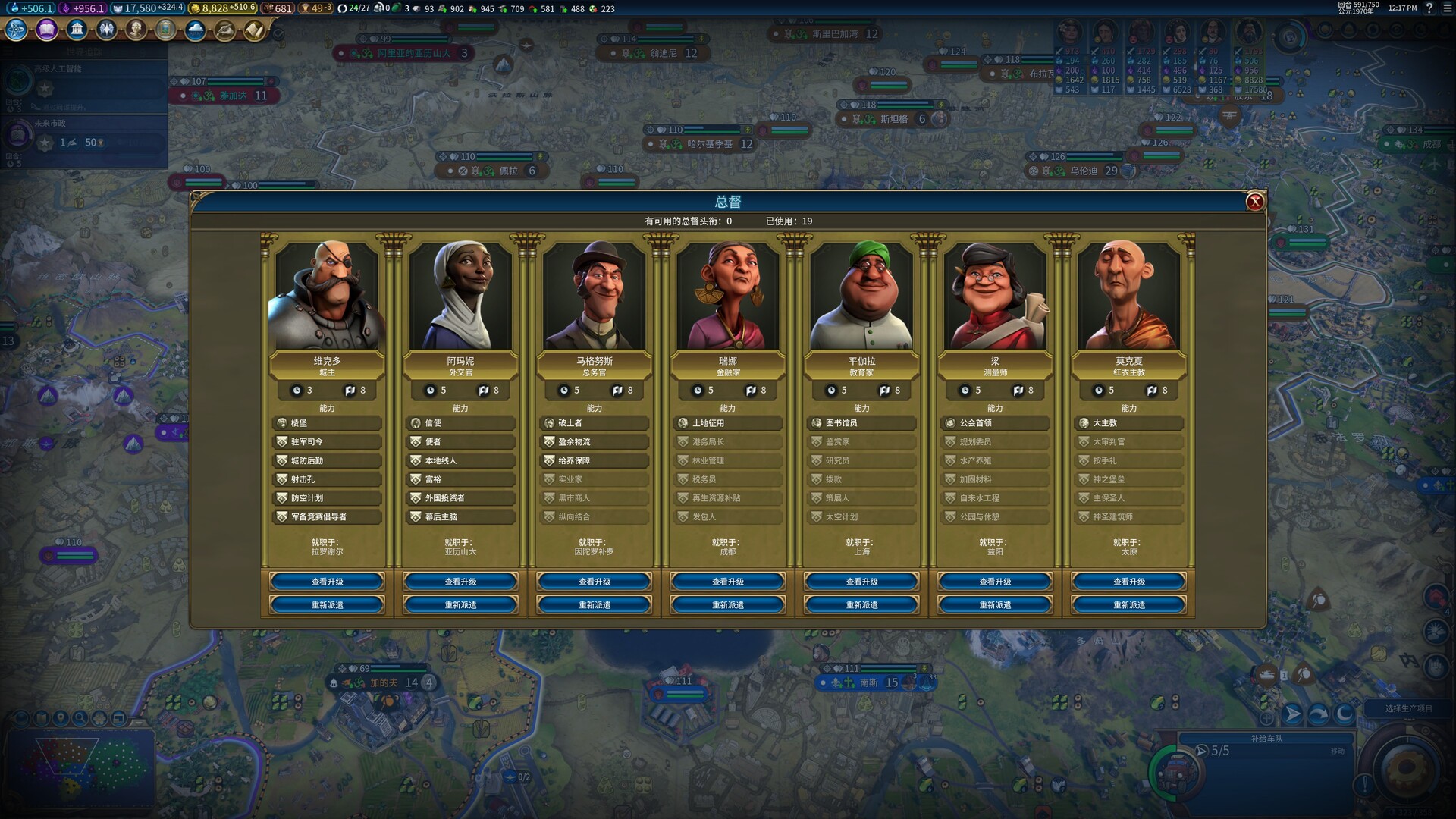Image resolution: width=1456 pixels, height=819 pixels.
Task: Reassign governor 莫克夏
Action: click(1129, 605)
